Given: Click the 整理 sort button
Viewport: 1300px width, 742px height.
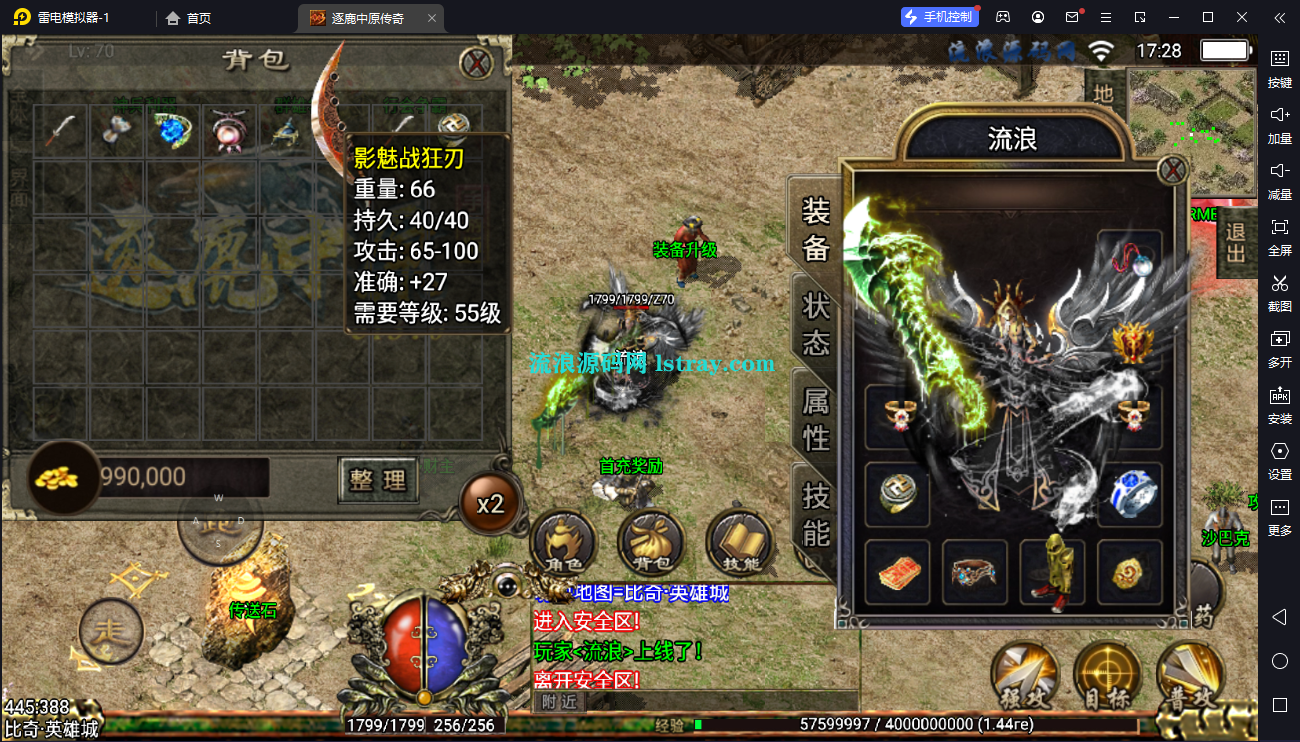Looking at the screenshot, I should [378, 480].
